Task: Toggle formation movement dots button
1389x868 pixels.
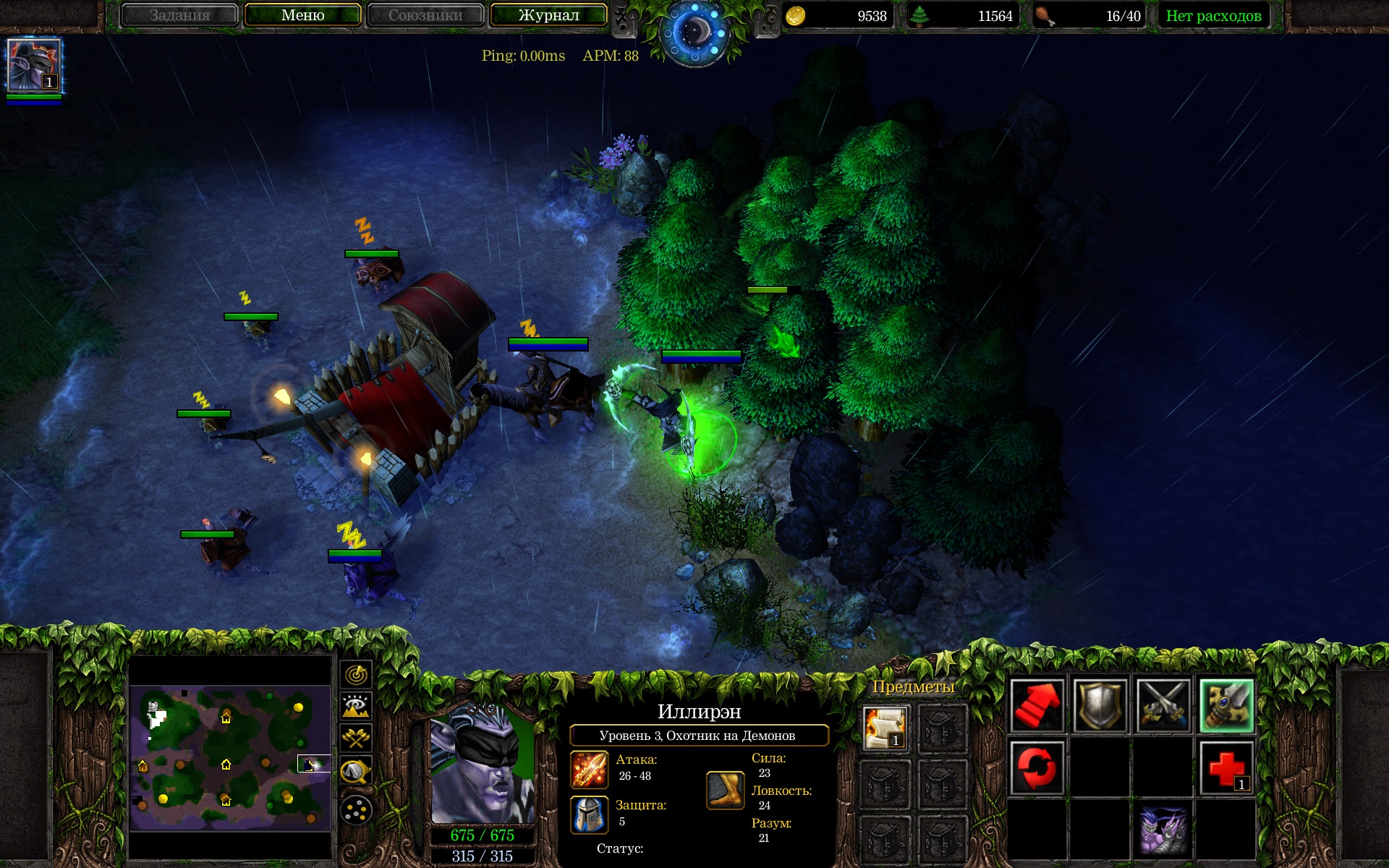Action: (356, 810)
